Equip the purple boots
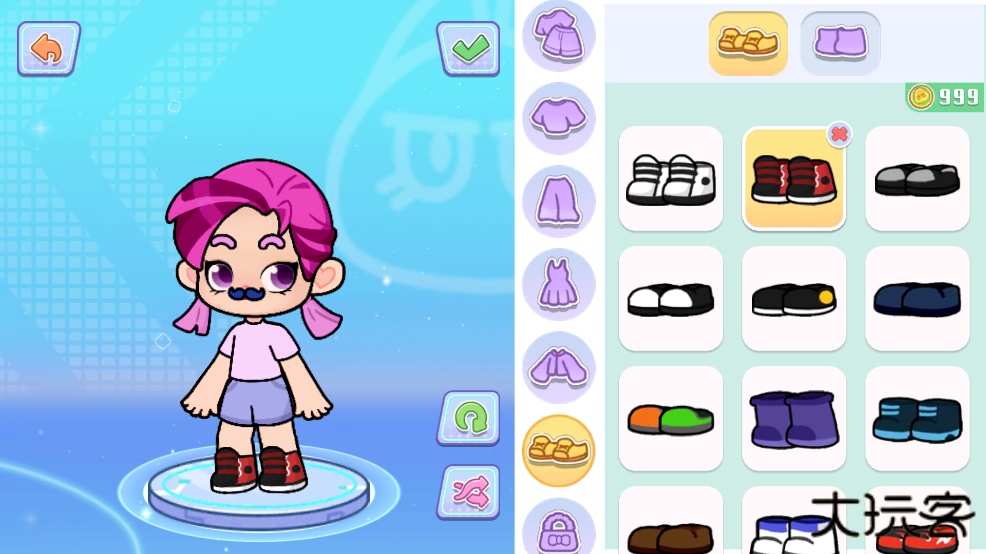The height and width of the screenshot is (554, 986). pyautogui.click(x=794, y=418)
